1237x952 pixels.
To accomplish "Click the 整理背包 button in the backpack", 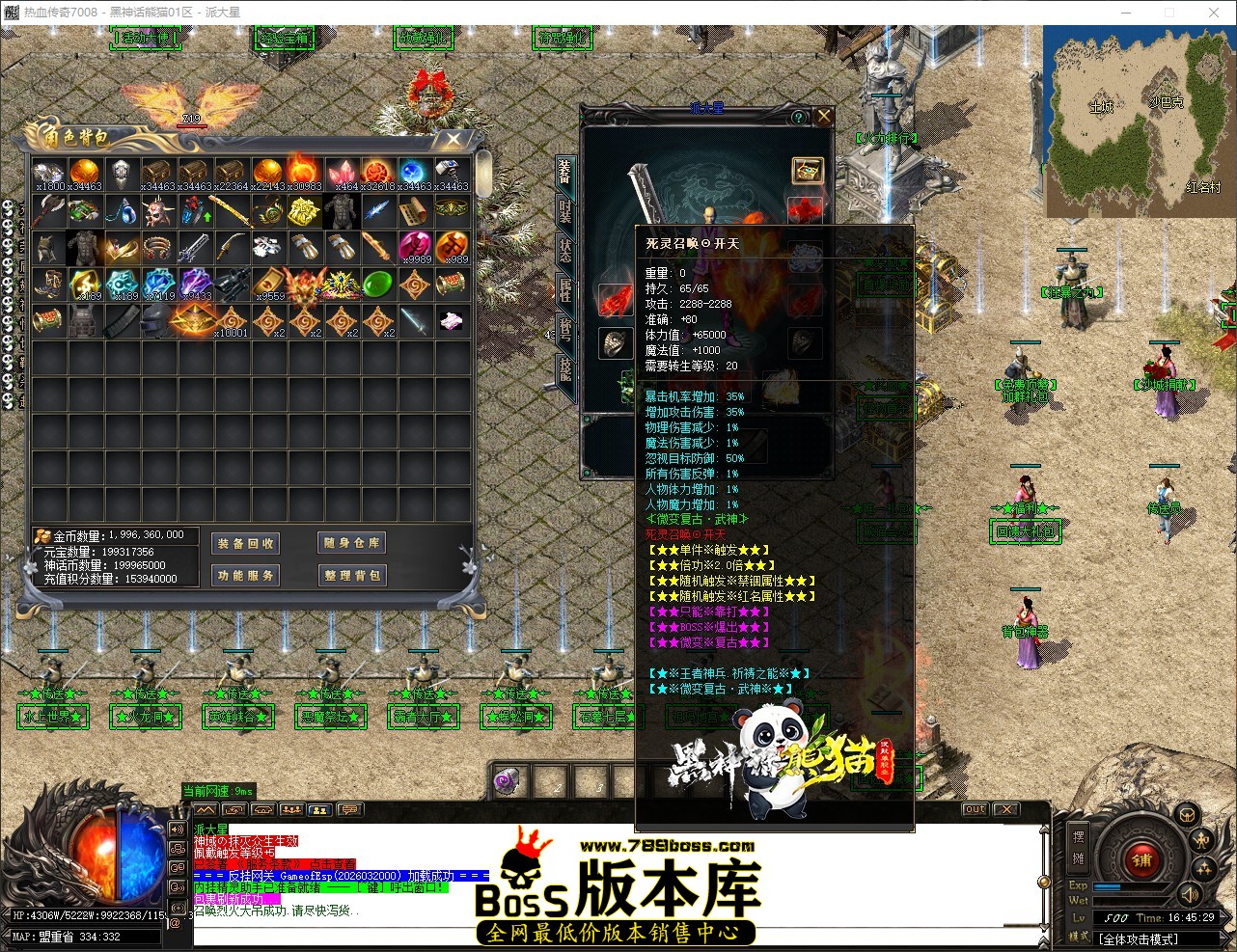I will 352,575.
